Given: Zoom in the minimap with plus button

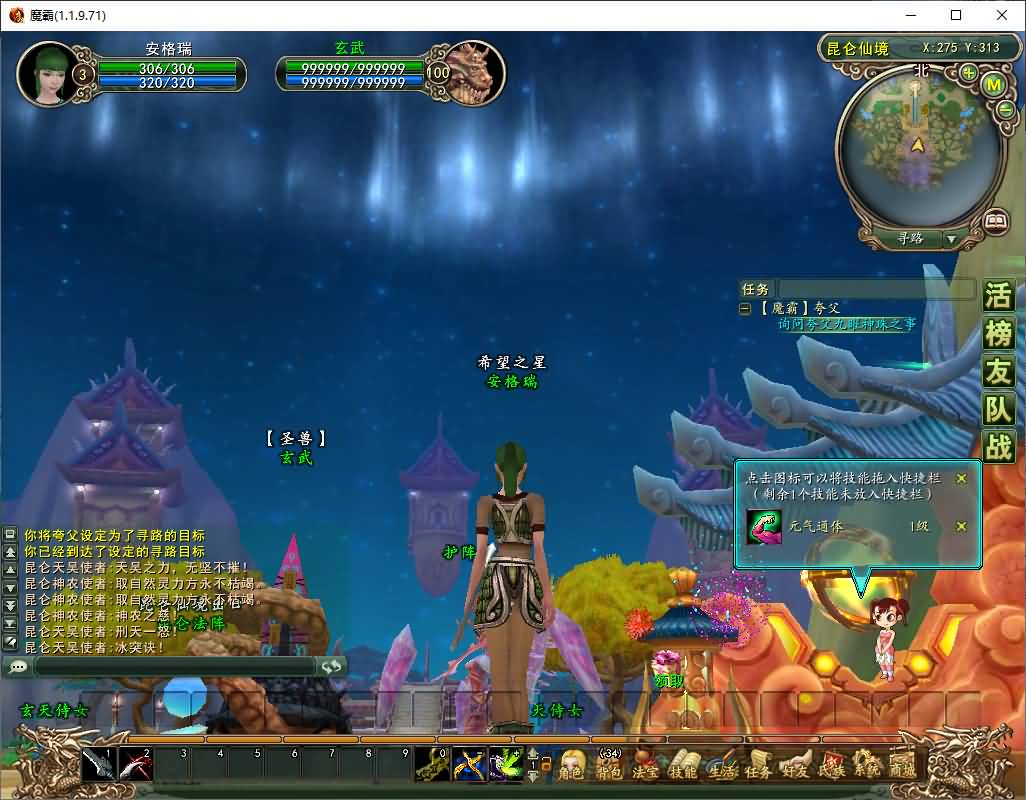Looking at the screenshot, I should click(x=969, y=73).
